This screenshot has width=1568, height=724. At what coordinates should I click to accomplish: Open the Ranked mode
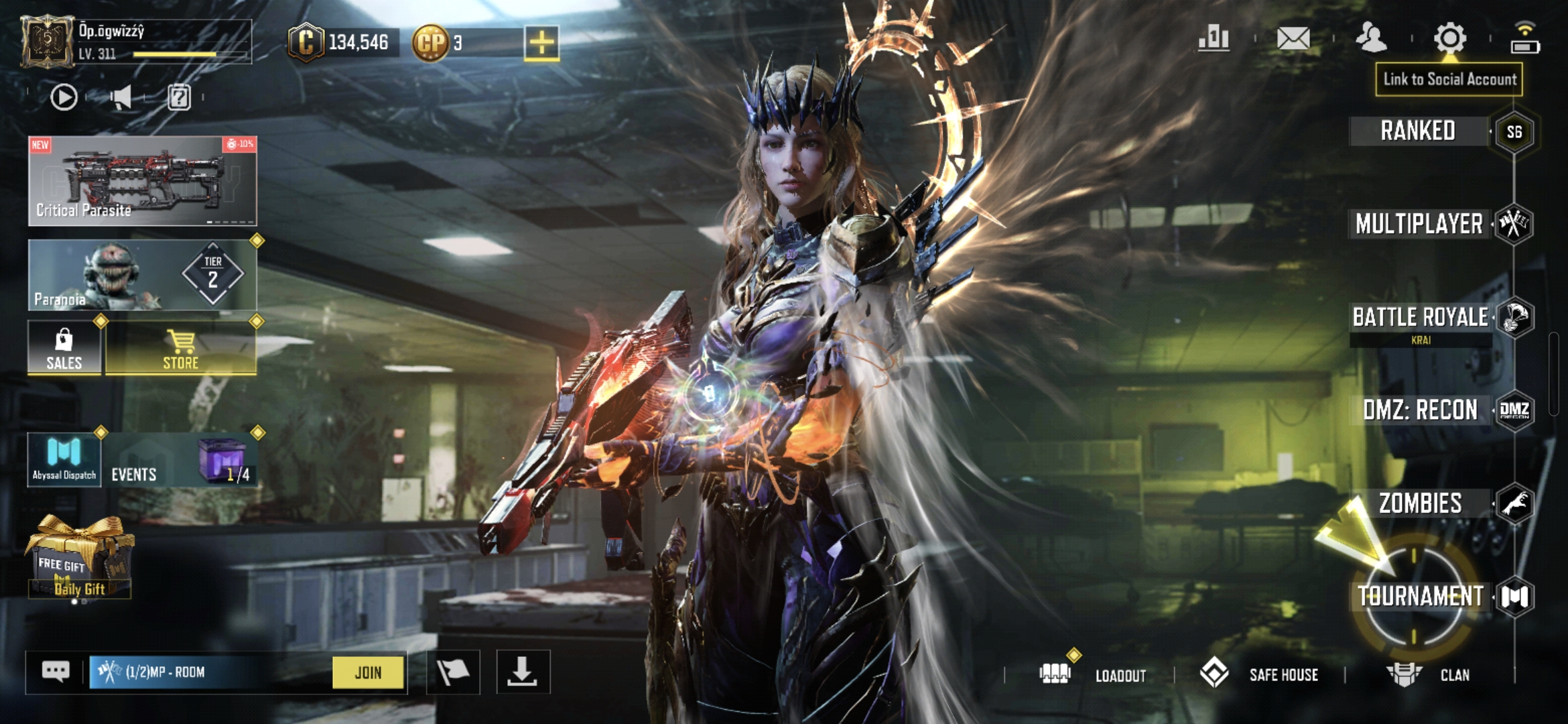1418,131
